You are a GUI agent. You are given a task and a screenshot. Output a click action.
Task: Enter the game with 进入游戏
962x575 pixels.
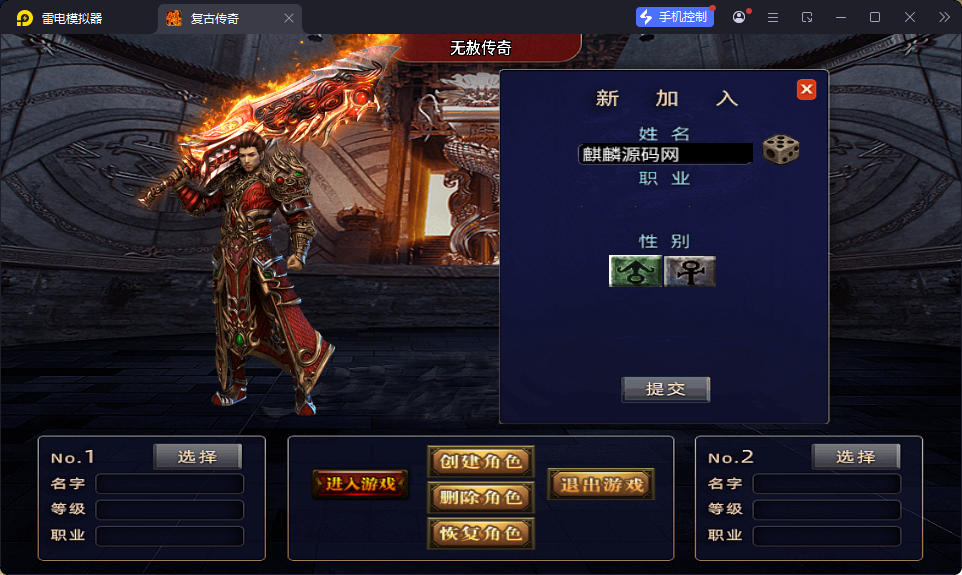(x=360, y=484)
